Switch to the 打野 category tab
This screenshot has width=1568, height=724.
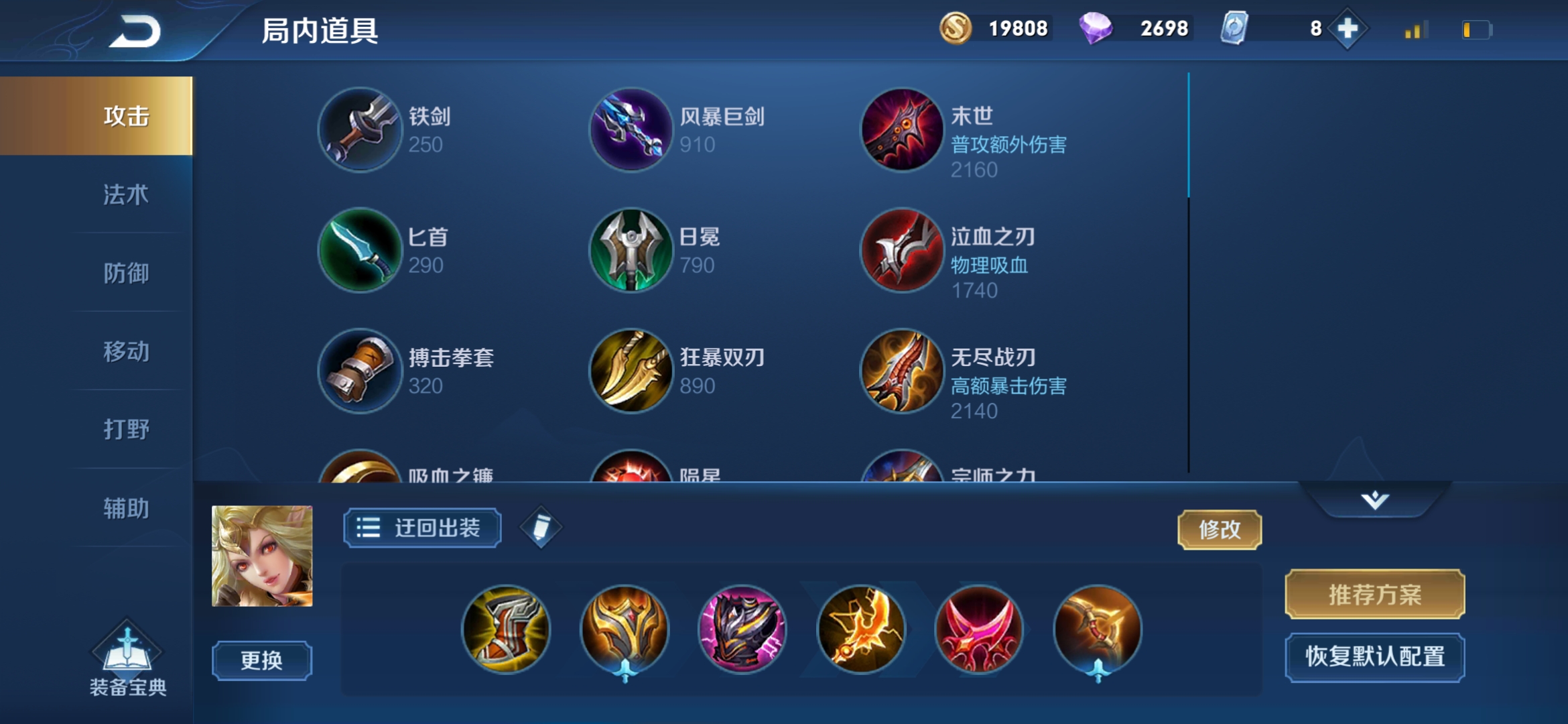coord(126,430)
